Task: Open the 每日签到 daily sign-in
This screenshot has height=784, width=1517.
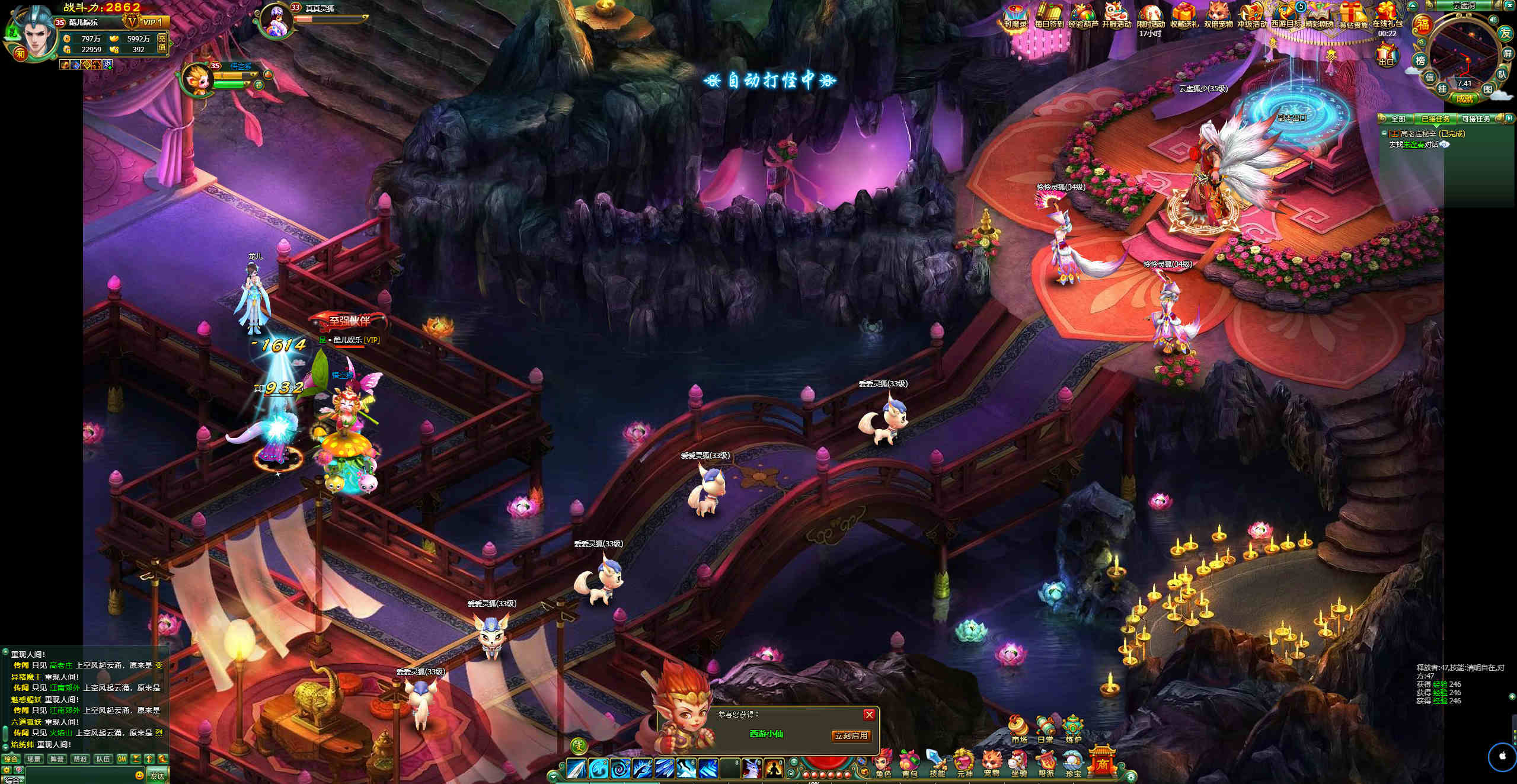Action: click(1049, 16)
